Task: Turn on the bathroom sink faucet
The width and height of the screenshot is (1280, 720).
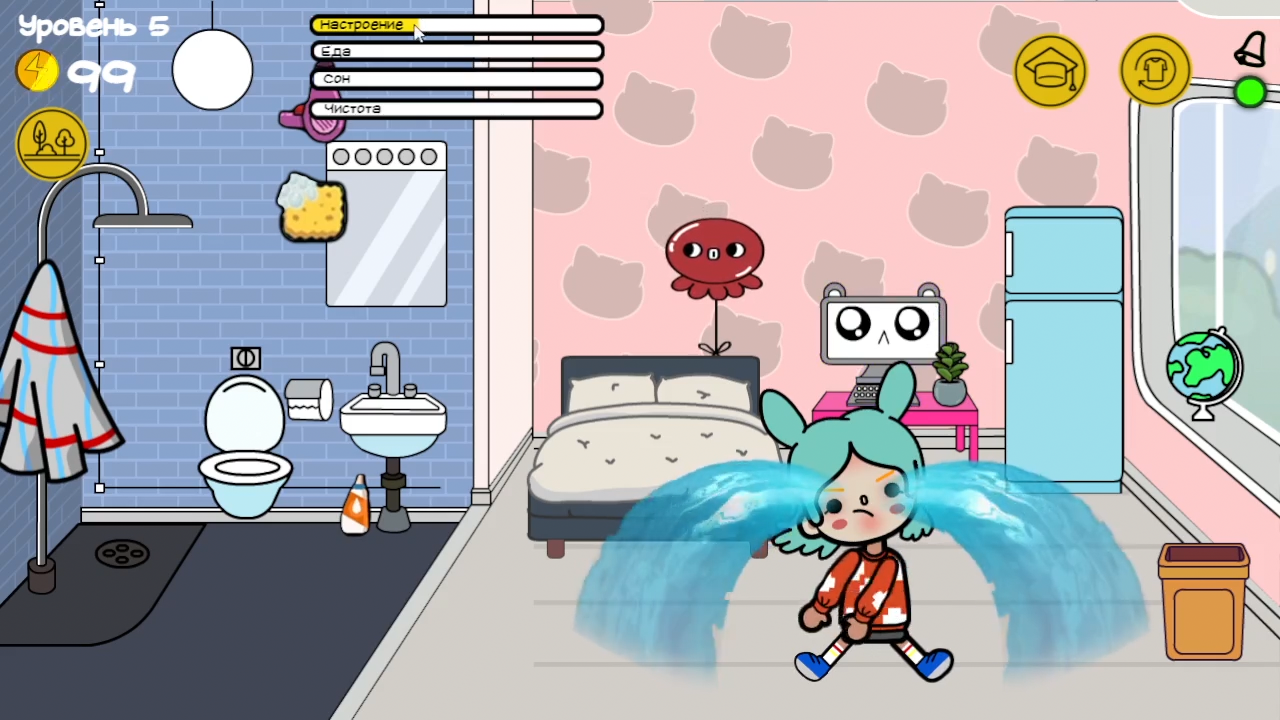Action: click(x=385, y=360)
